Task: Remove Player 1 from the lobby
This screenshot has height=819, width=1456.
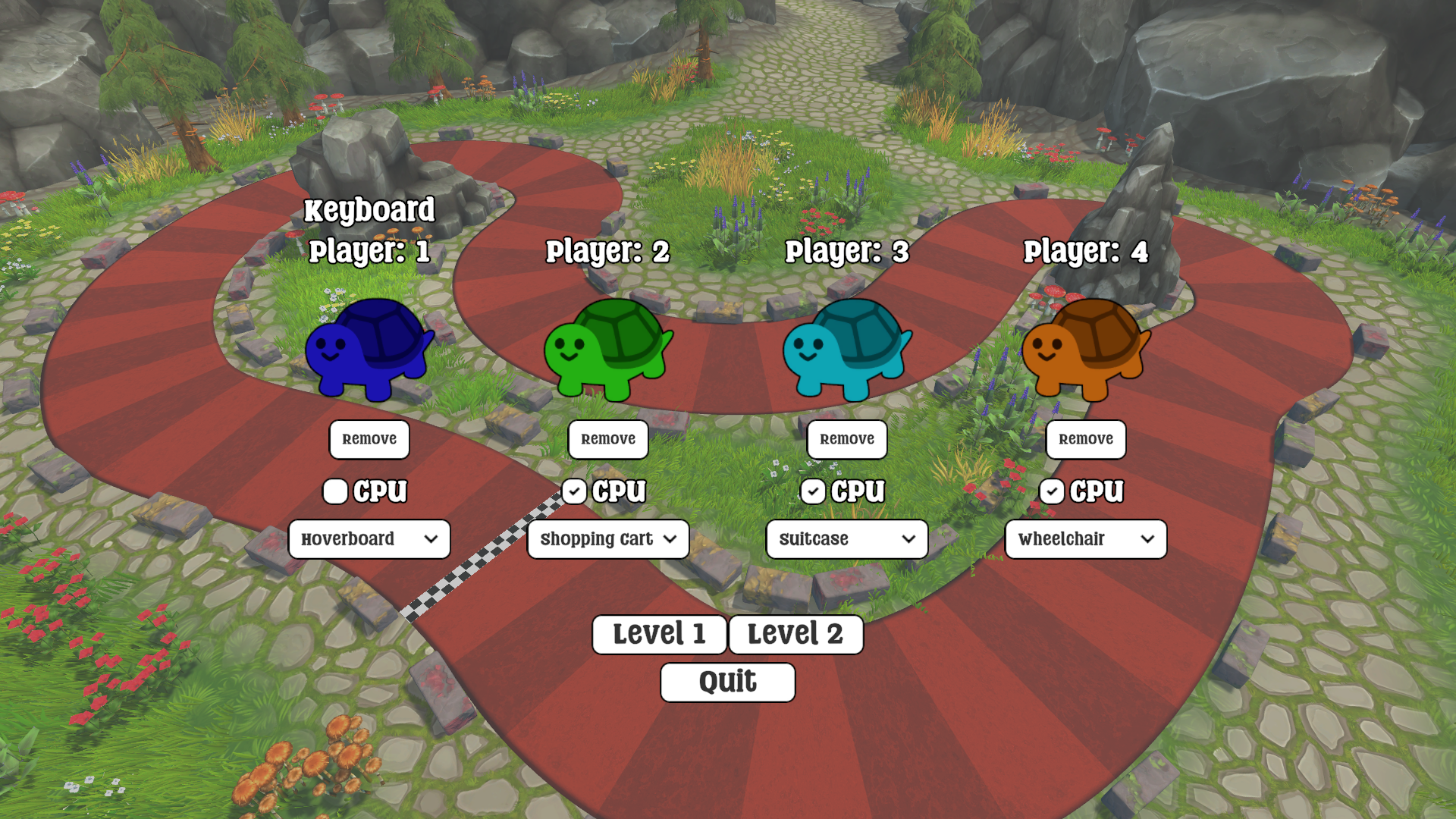Action: click(x=369, y=440)
